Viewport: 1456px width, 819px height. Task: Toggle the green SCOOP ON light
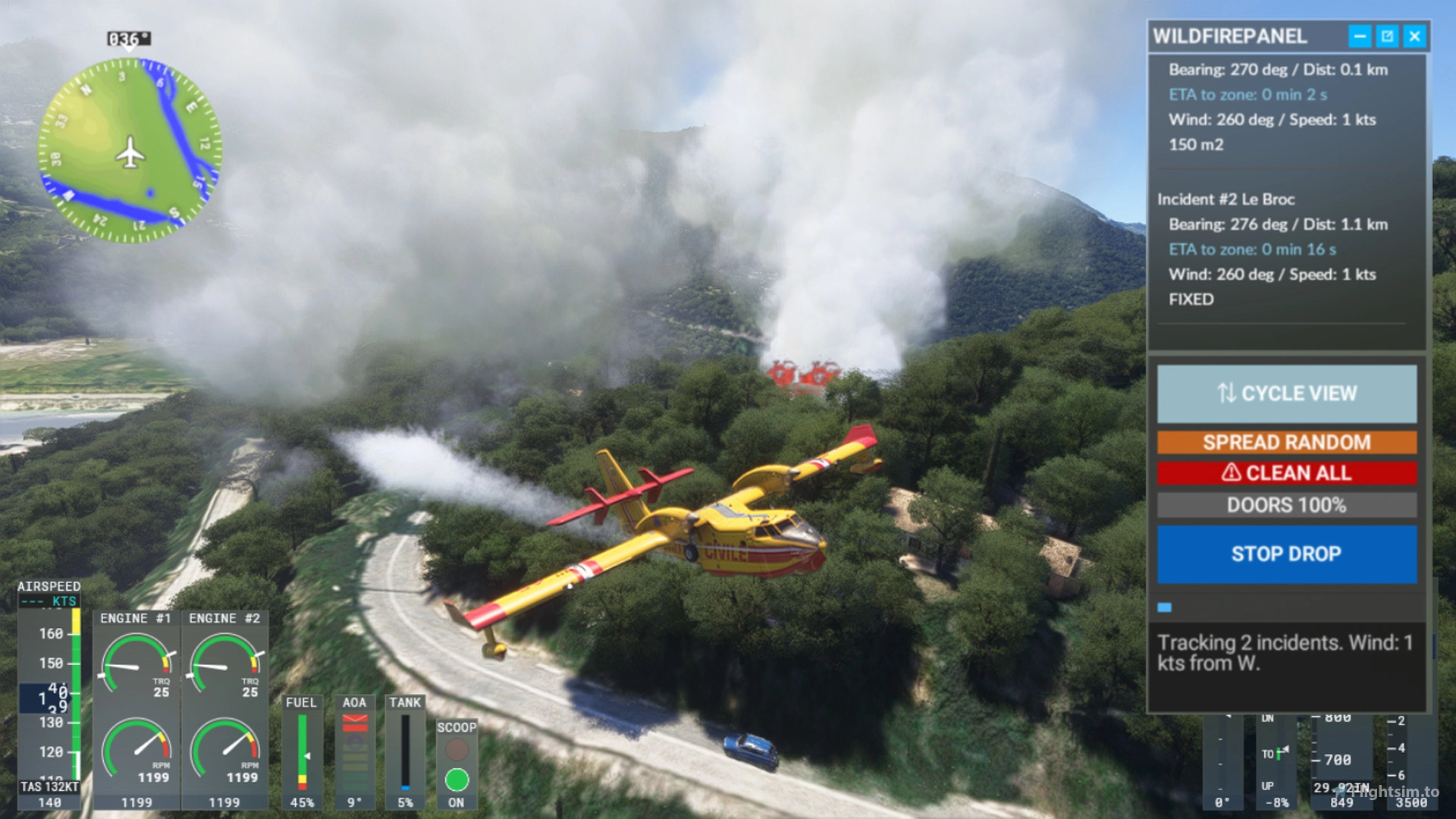[x=456, y=779]
